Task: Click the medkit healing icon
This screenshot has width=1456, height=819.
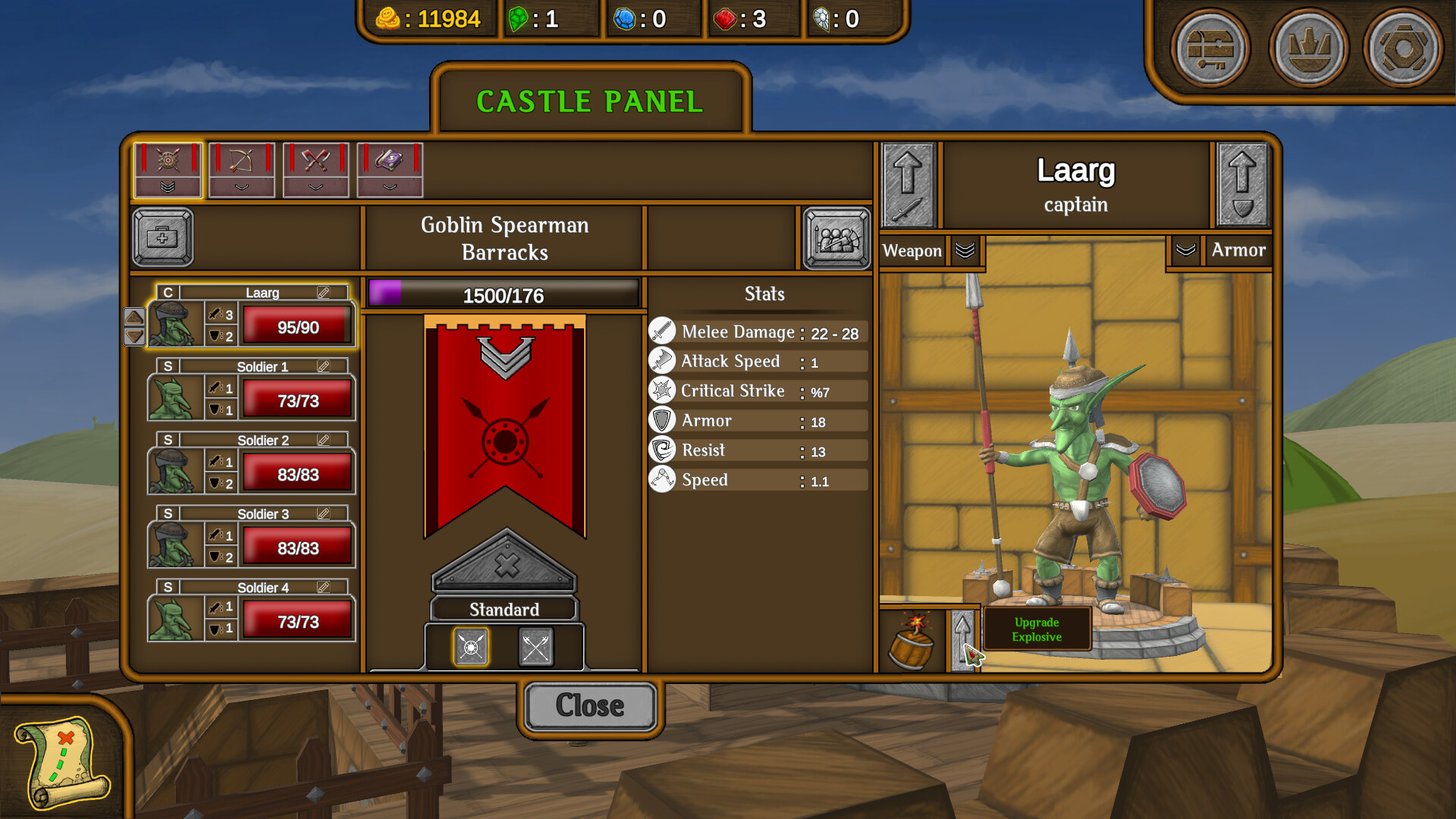Action: tap(162, 237)
